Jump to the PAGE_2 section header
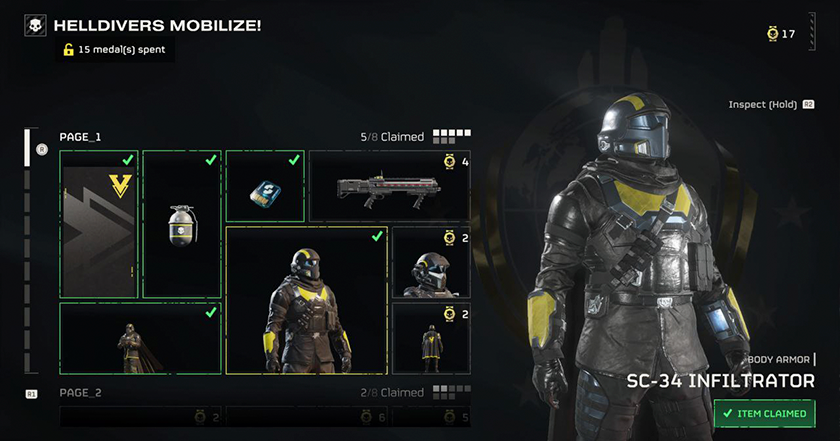840x441 pixels. [x=81, y=393]
